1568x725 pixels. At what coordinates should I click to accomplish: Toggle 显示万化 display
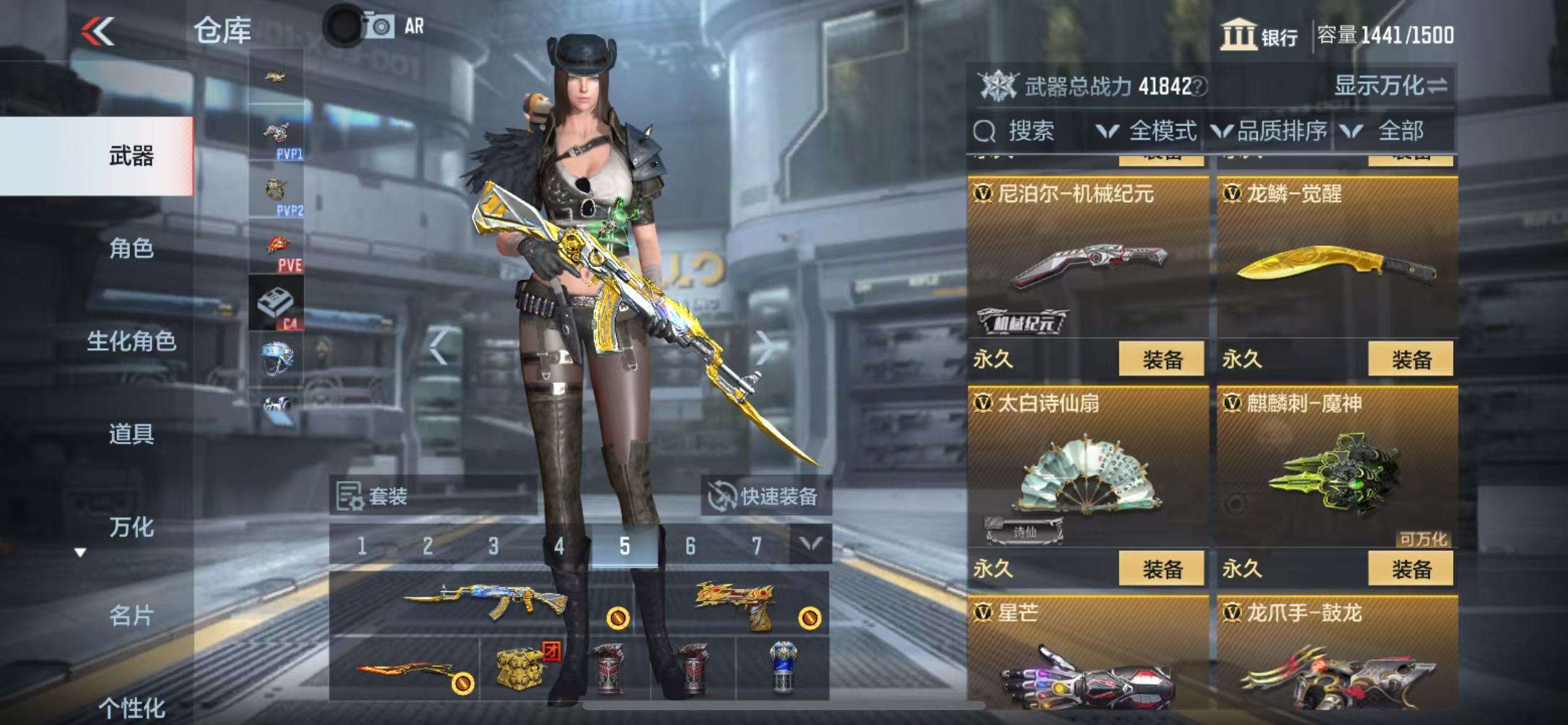pyautogui.click(x=1390, y=86)
